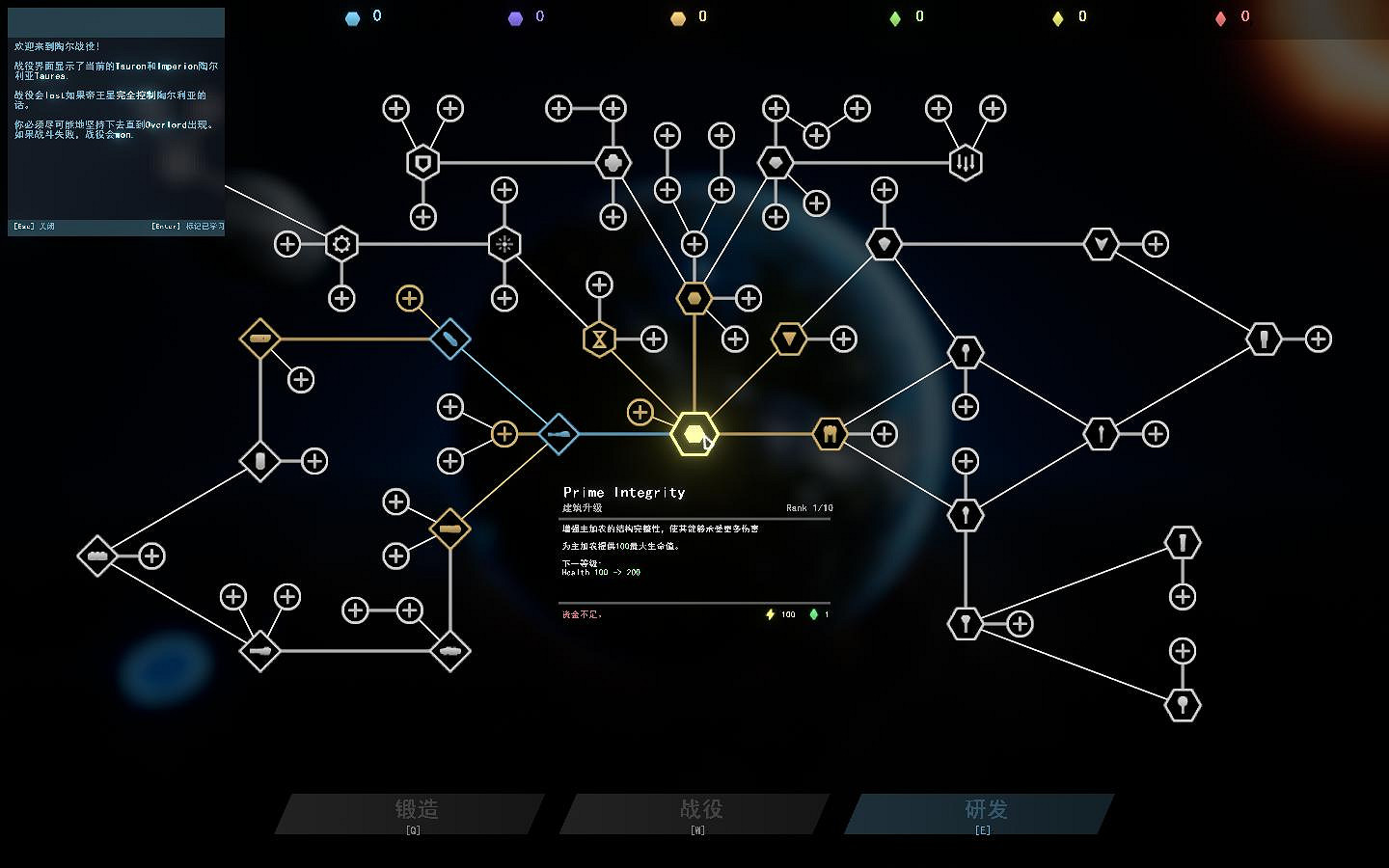Open the gear upgrade node
Viewport: 1389px width, 868px height.
[340, 244]
